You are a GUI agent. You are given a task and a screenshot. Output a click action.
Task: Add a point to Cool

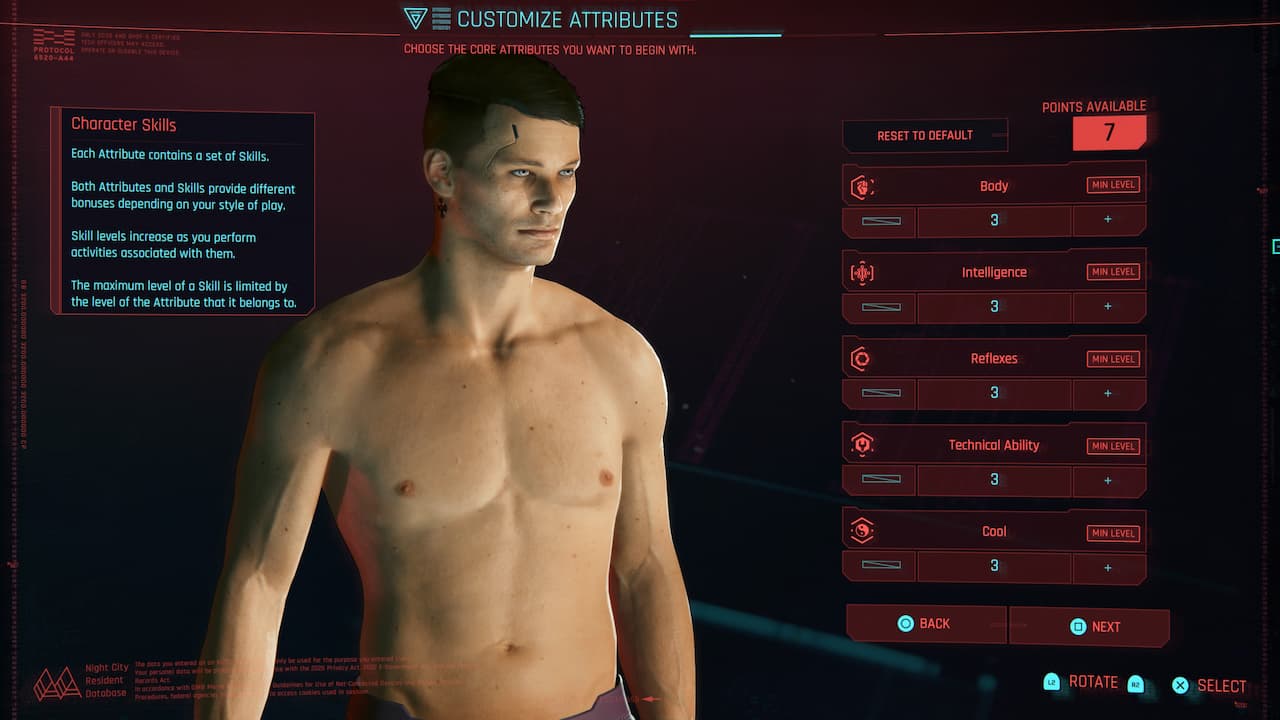1108,567
